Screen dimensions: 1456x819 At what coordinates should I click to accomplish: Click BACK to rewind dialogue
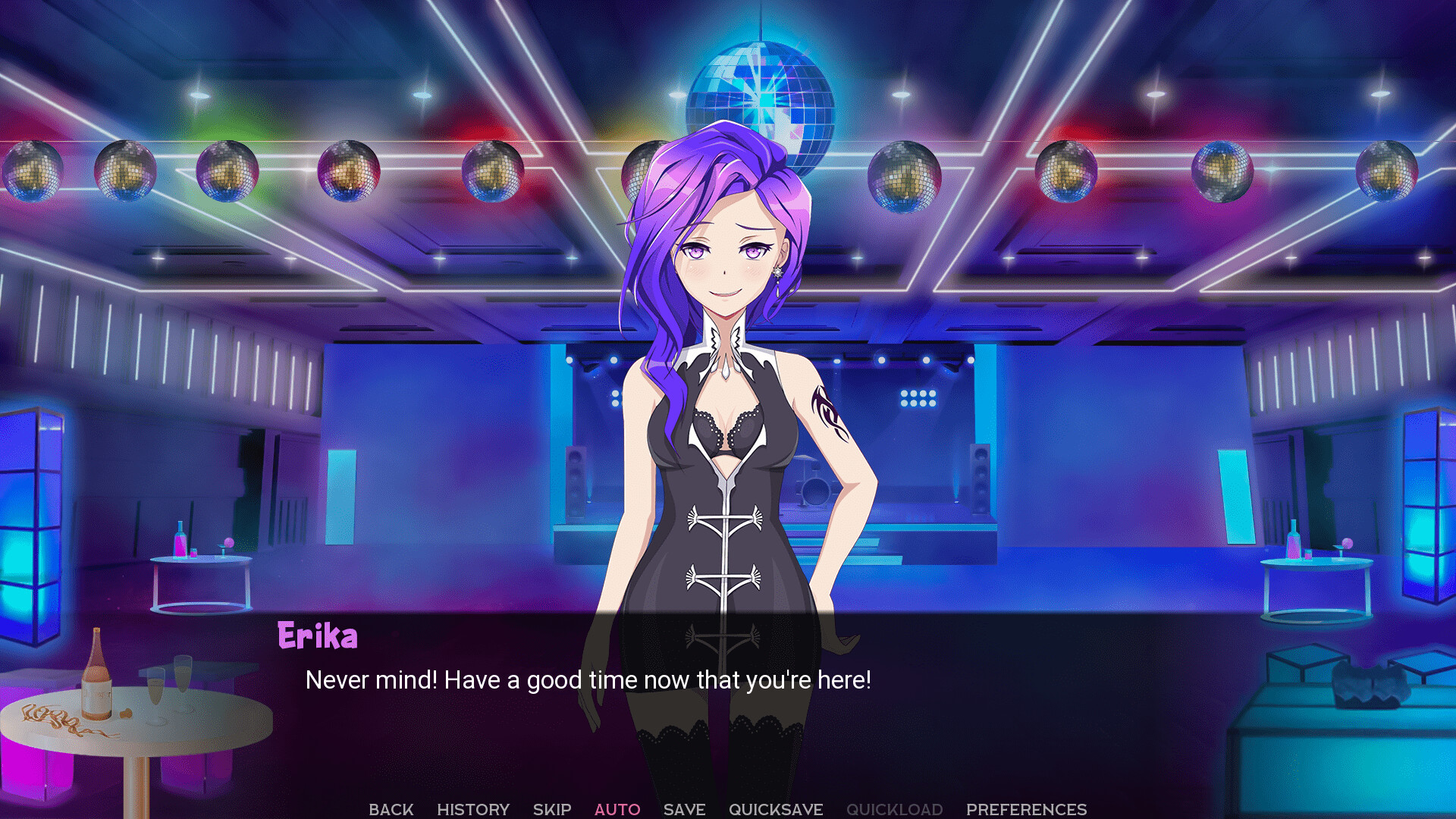(x=390, y=809)
